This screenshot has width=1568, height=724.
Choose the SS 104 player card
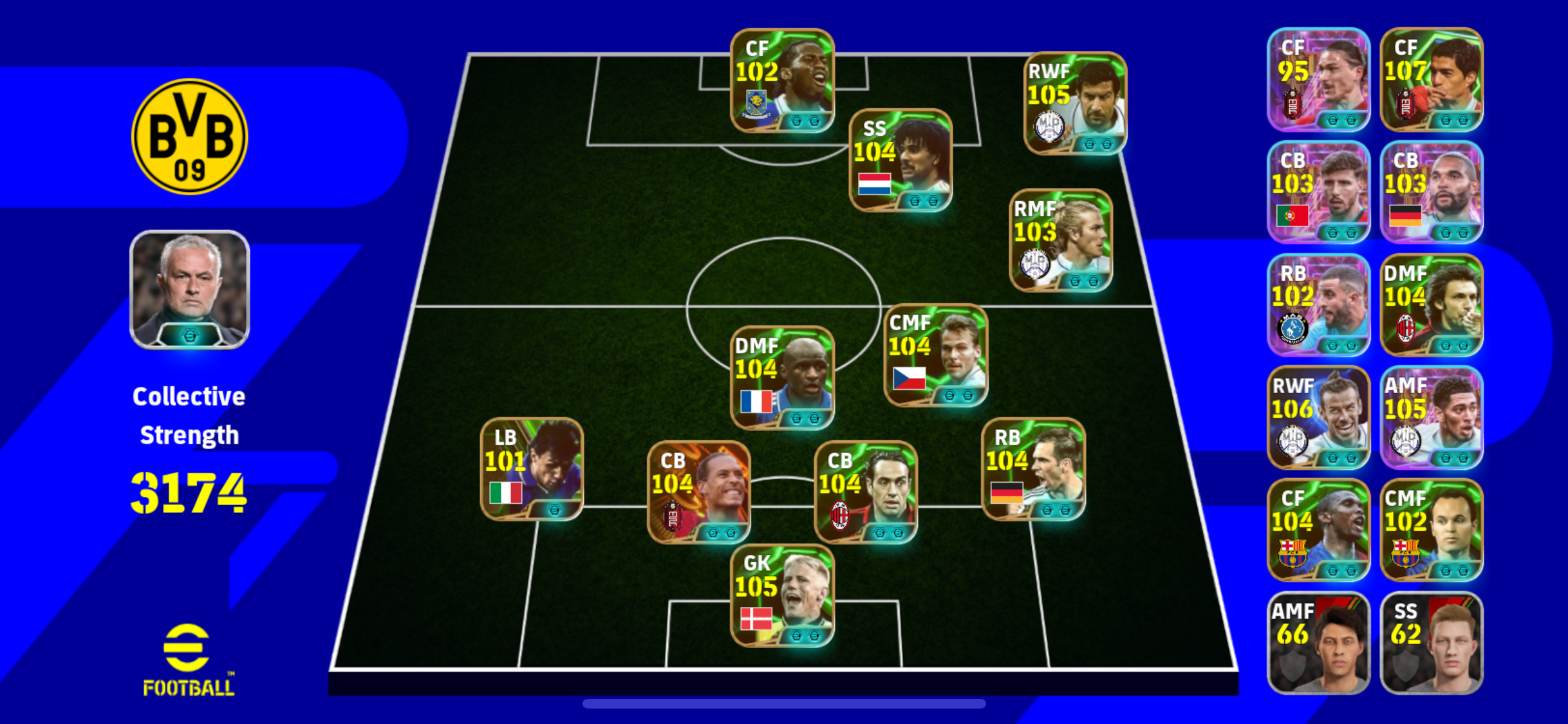pos(901,160)
